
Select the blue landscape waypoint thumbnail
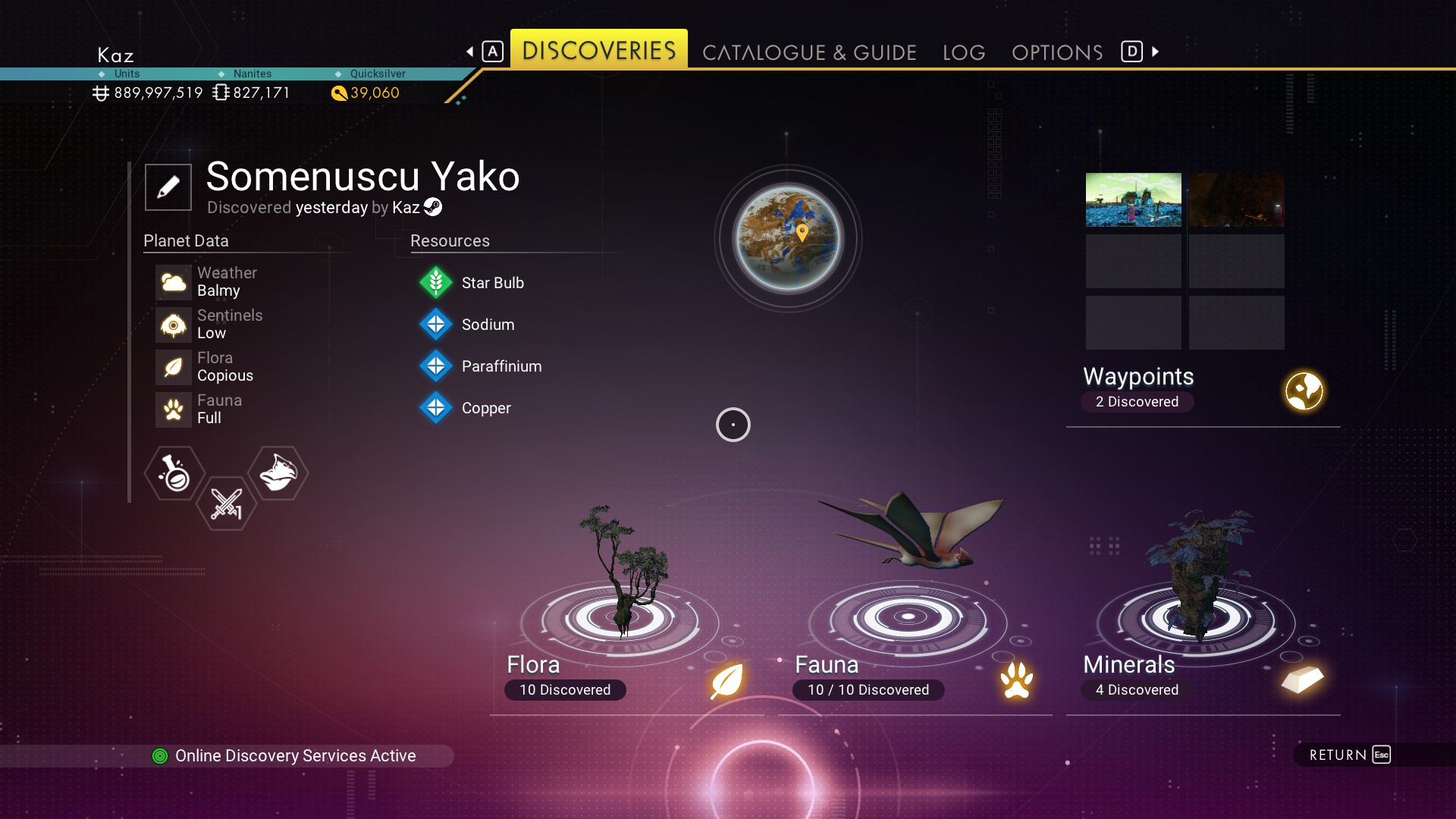click(x=1133, y=199)
